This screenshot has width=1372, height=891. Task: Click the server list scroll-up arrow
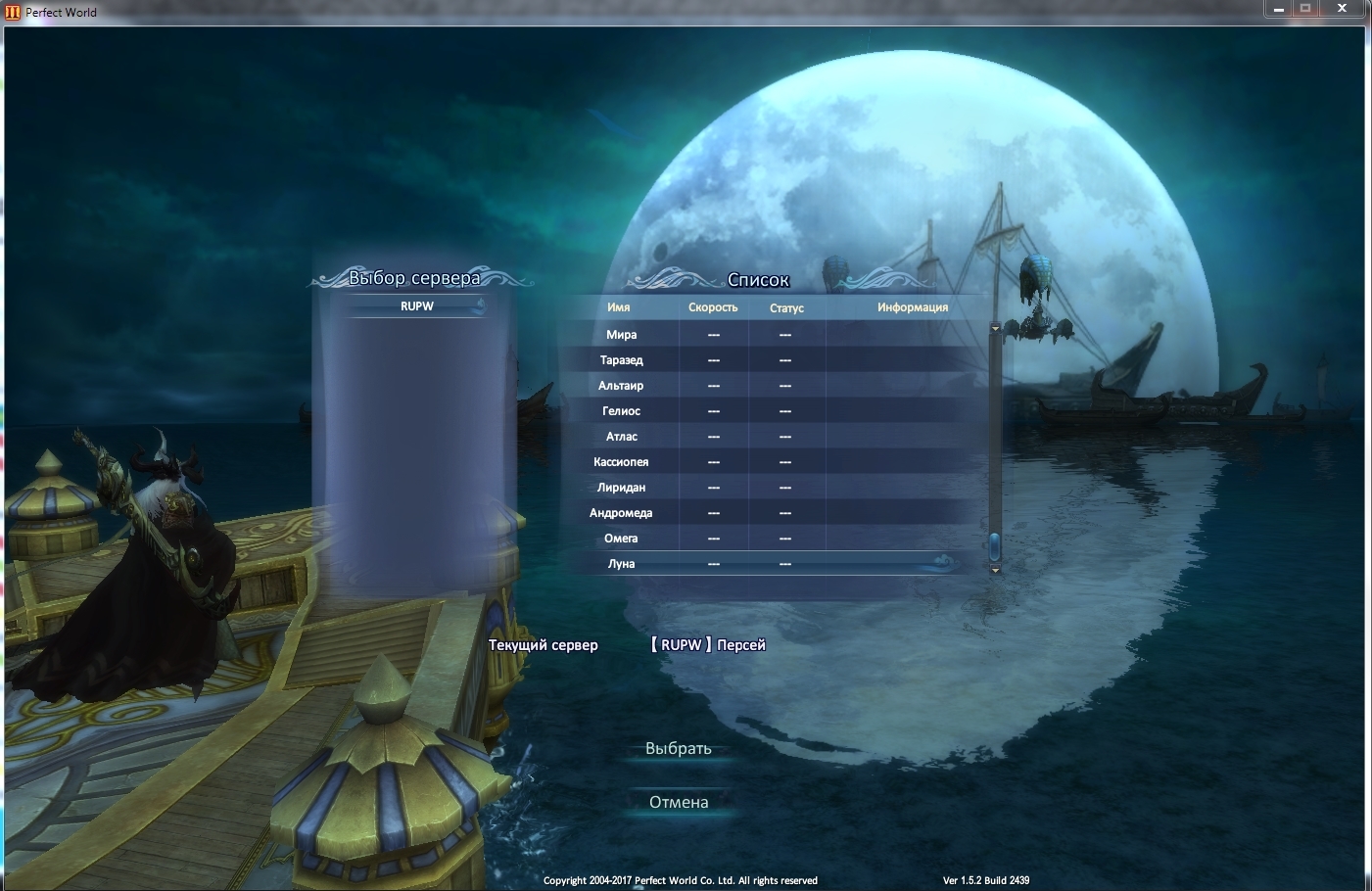[995, 329]
